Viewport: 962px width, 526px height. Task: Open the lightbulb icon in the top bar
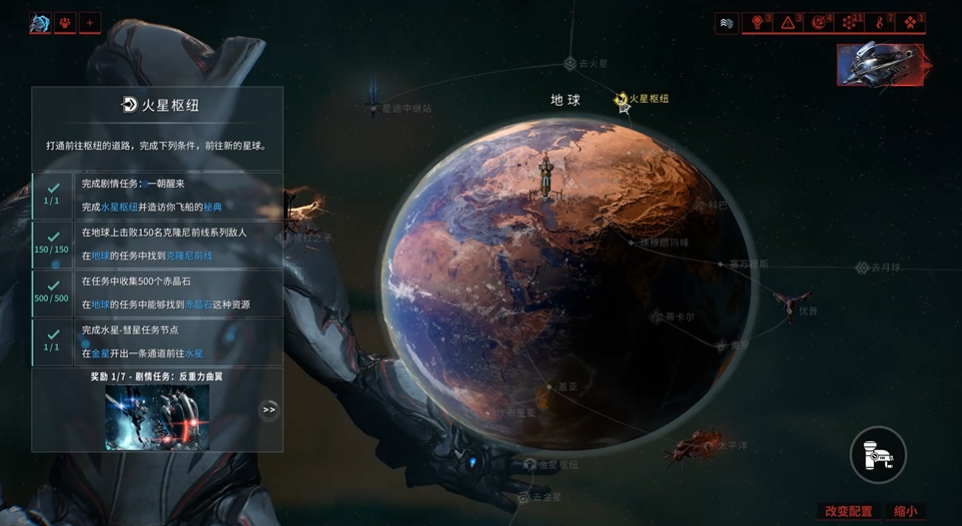click(x=758, y=22)
